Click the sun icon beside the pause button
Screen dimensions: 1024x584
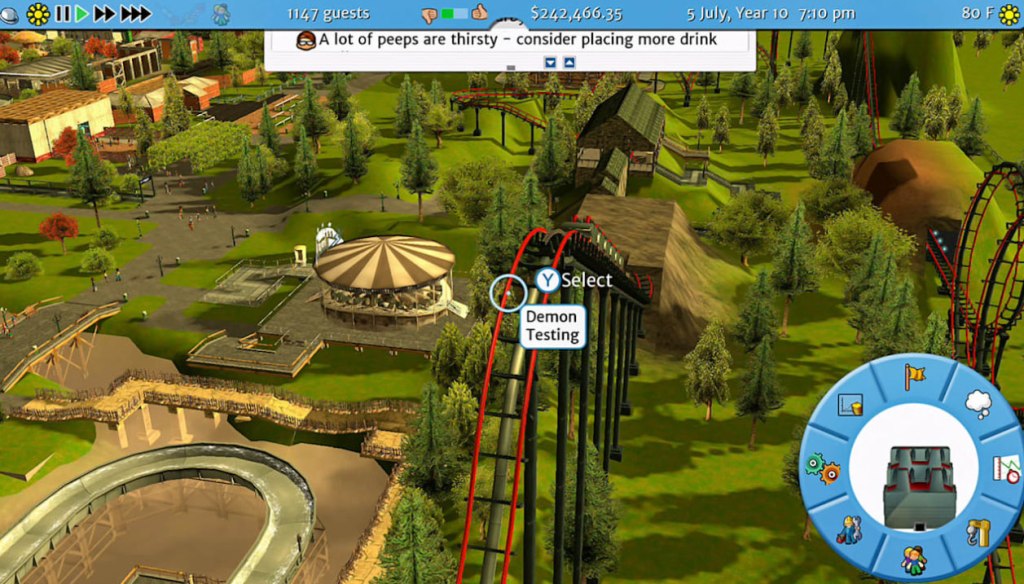pos(38,14)
